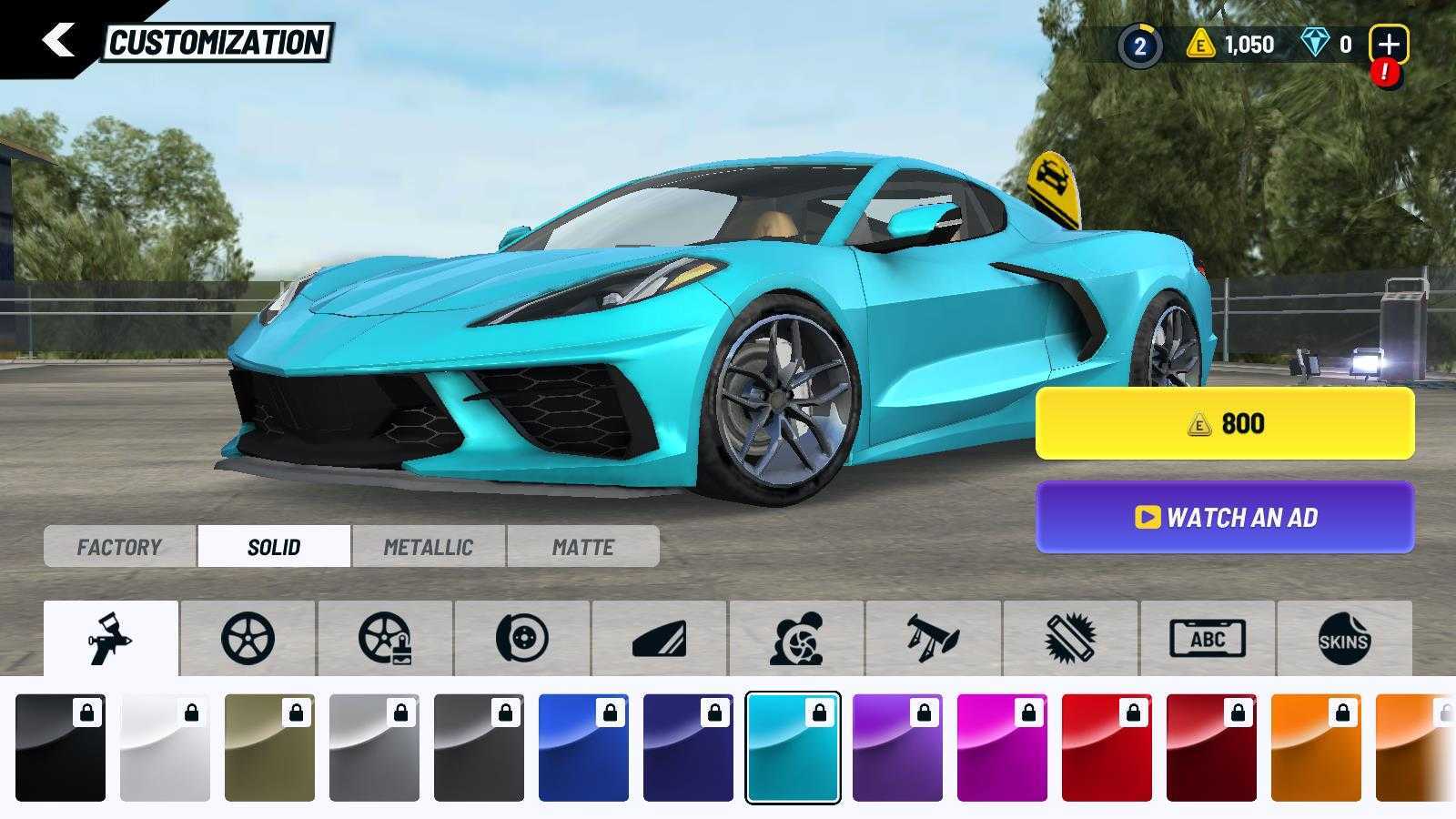Select the brake disc caliper category
Image resolution: width=1456 pixels, height=819 pixels.
(x=522, y=638)
